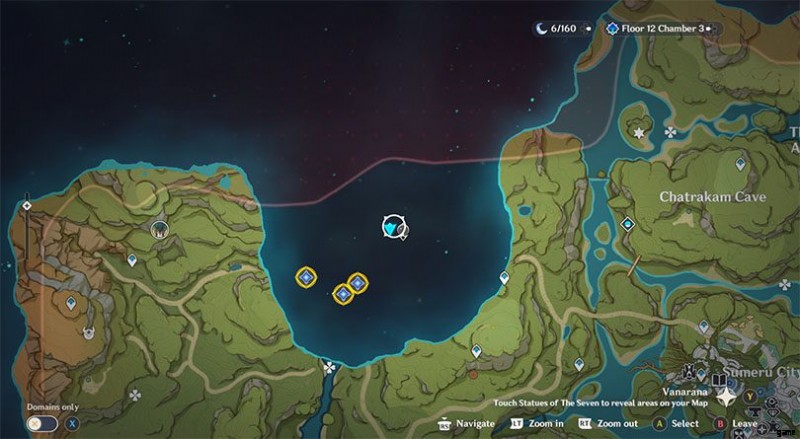Click the map zoom slider handle
800x439 pixels.
[27, 206]
